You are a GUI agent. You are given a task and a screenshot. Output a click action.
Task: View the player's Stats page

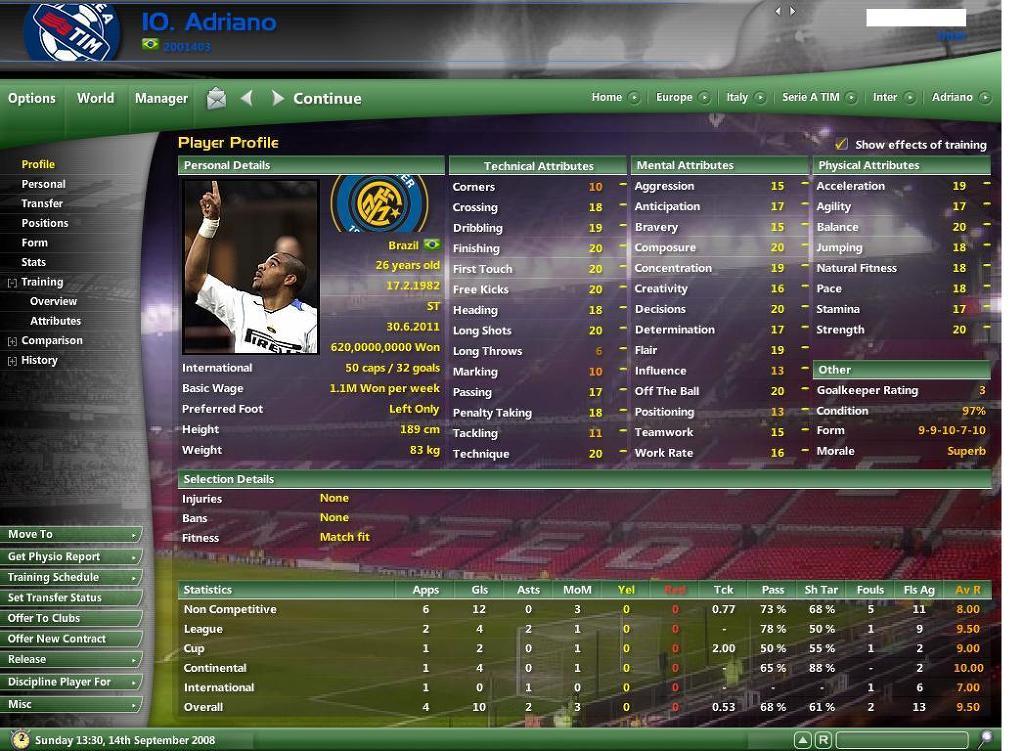pos(34,262)
